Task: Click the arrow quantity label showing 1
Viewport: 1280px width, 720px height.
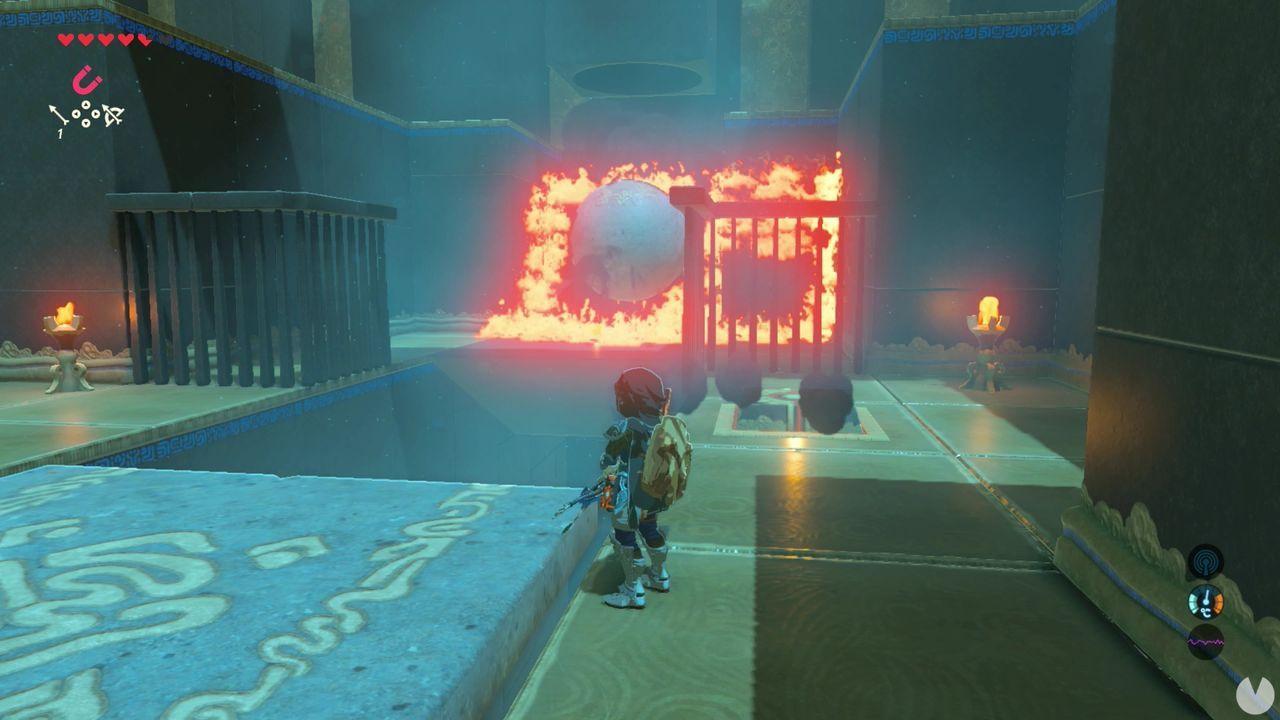Action: (x=60, y=133)
